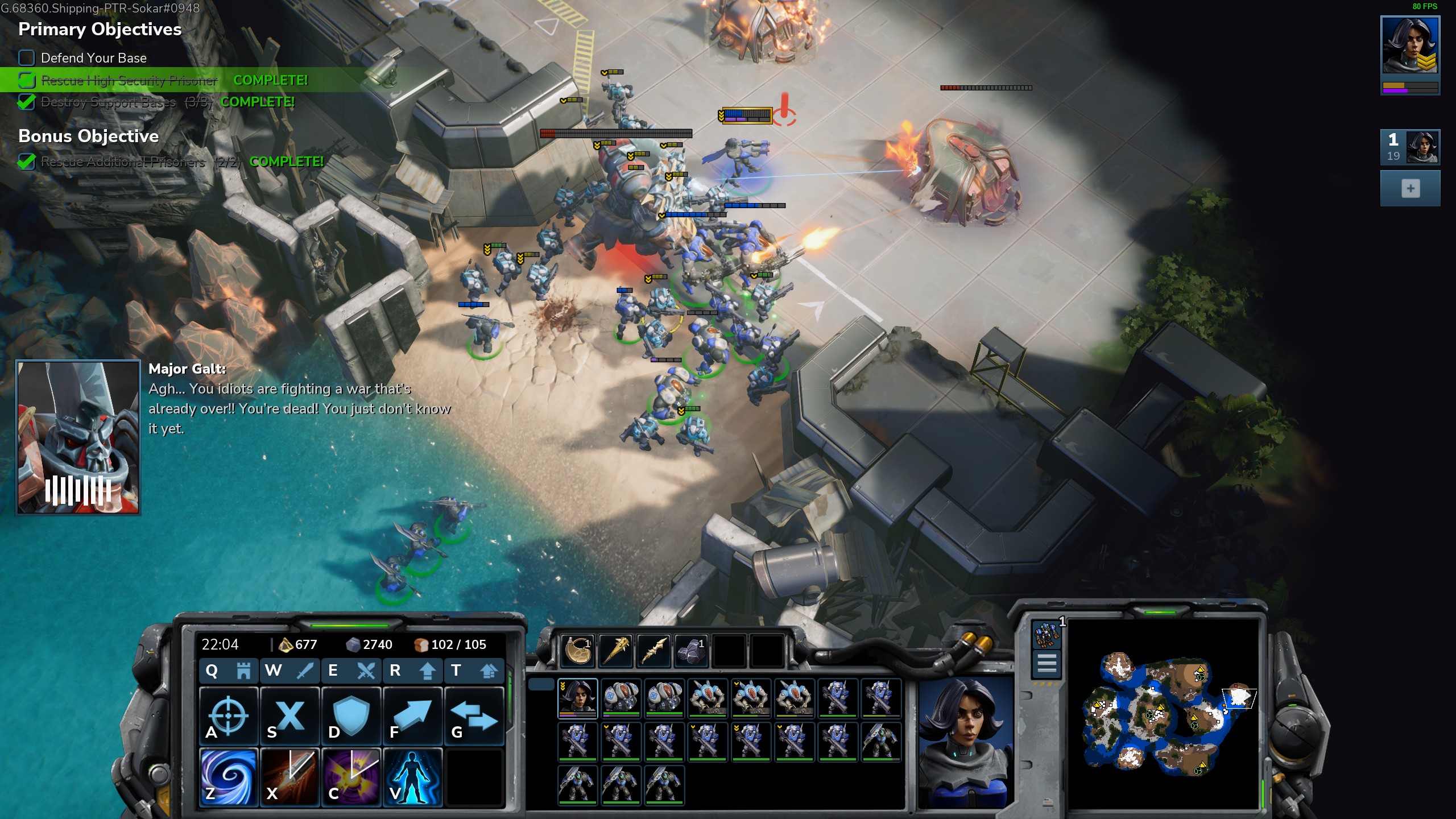
Task: Select the dark ore chunk inventory item
Action: 691,650
